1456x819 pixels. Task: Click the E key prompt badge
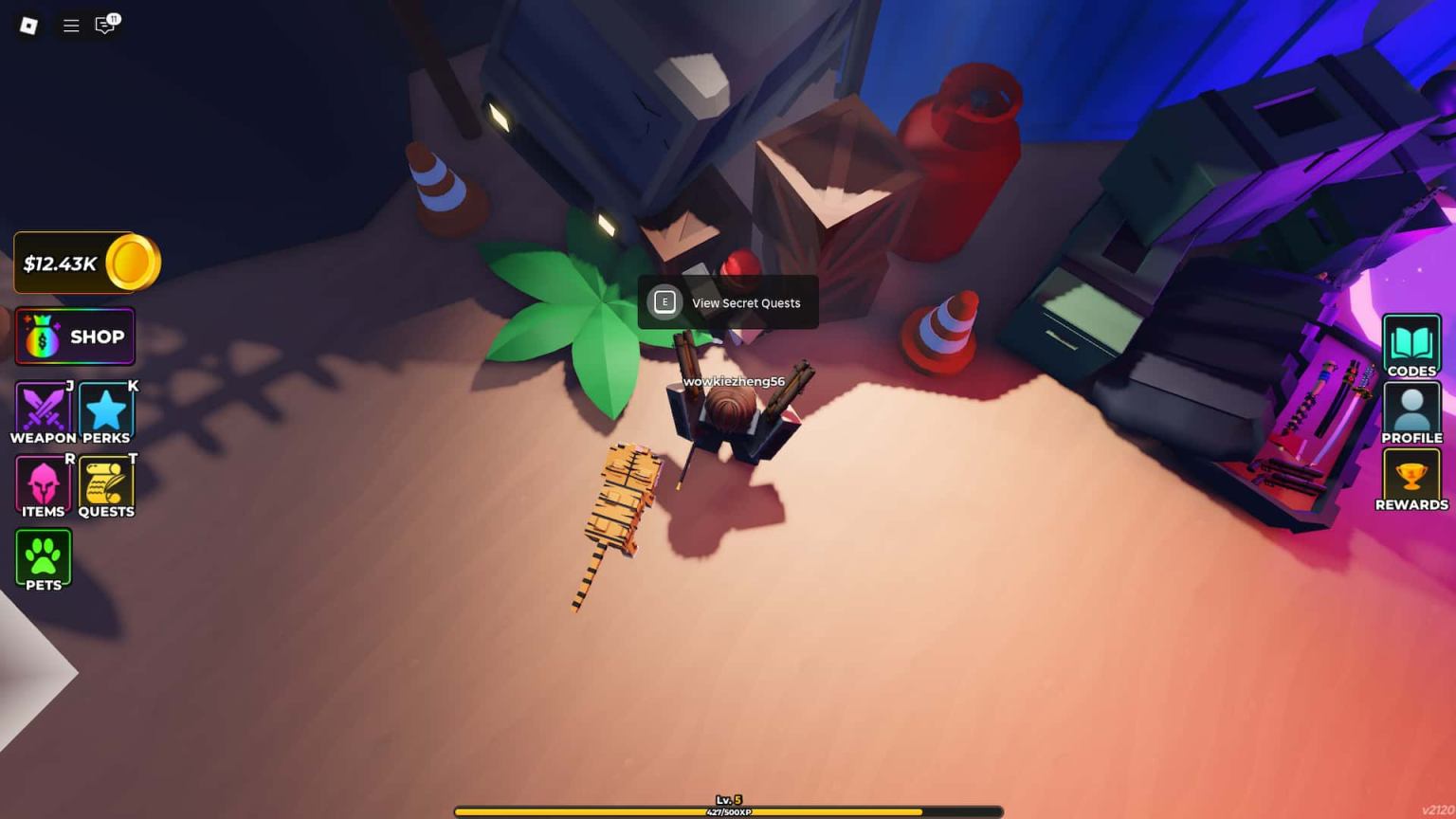point(664,301)
